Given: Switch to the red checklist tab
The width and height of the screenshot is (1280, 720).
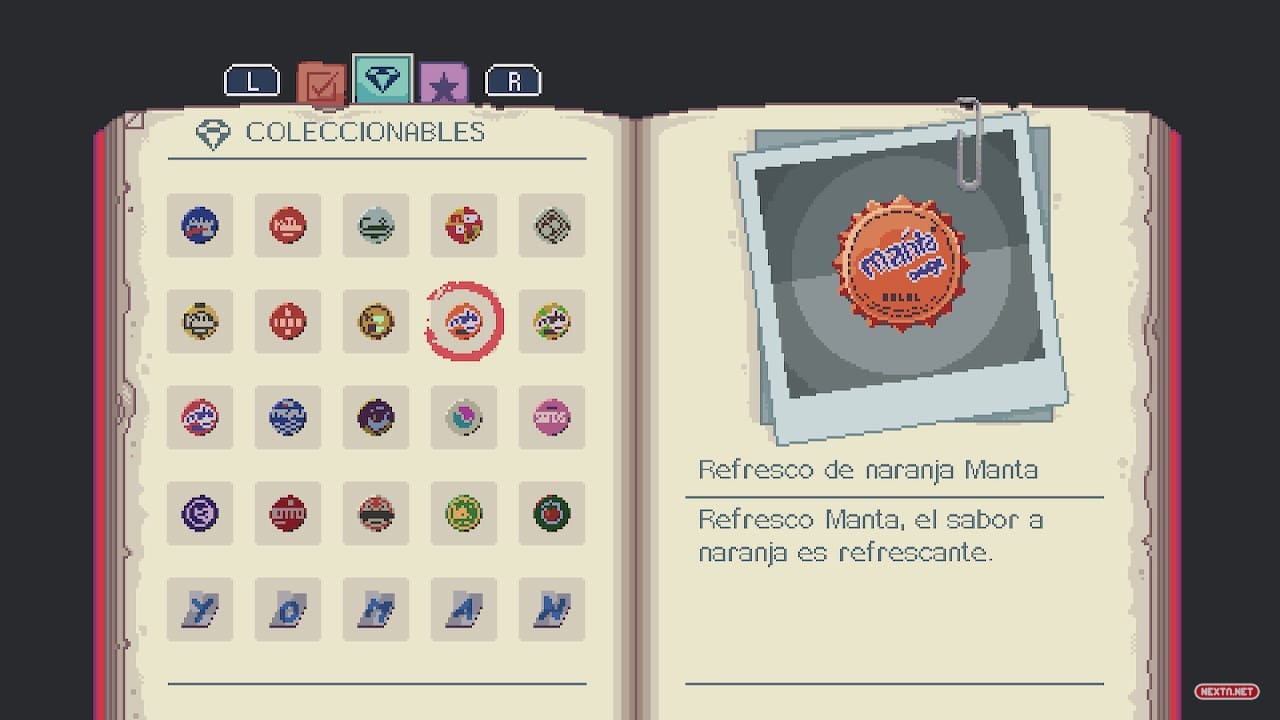Looking at the screenshot, I should point(322,85).
